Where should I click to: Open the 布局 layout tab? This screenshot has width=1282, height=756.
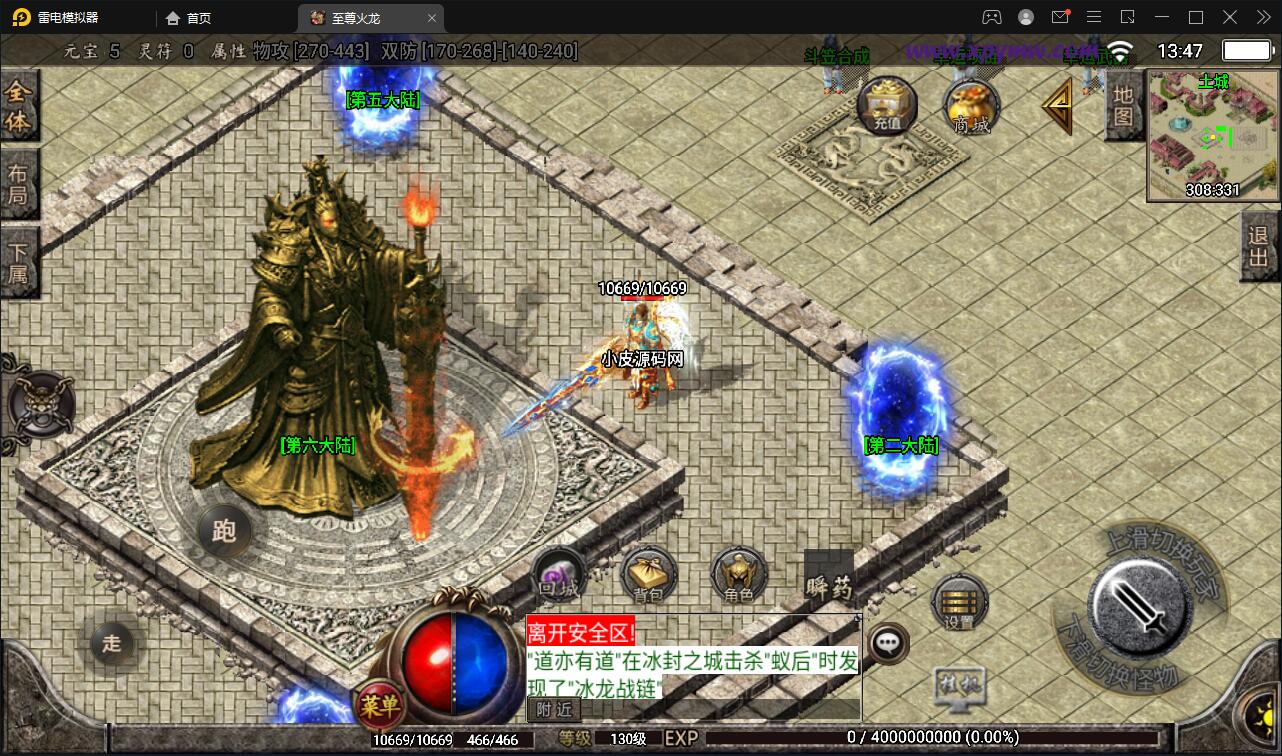(18, 183)
